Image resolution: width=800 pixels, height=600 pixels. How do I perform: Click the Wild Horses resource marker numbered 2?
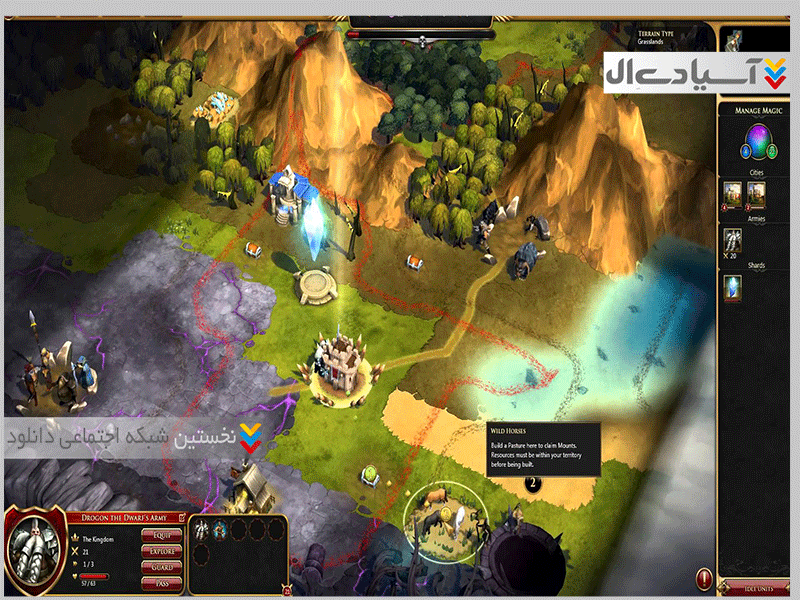pyautogui.click(x=533, y=483)
